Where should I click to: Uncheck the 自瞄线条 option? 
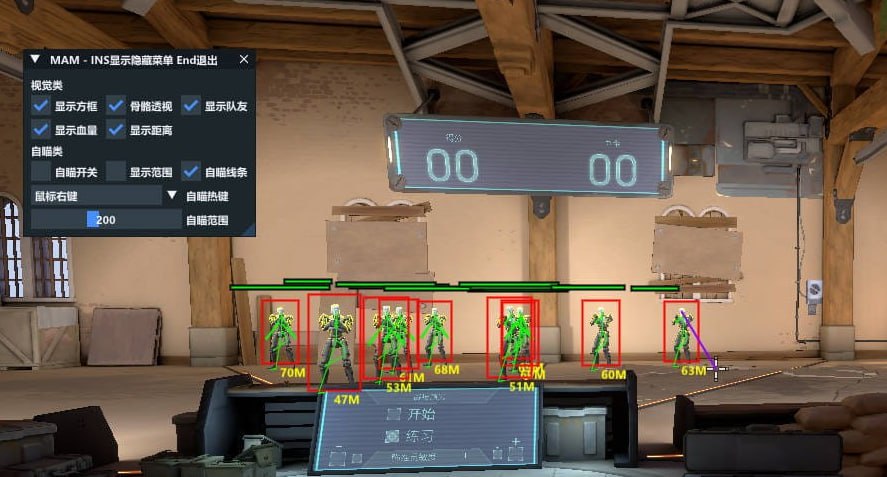[x=191, y=172]
